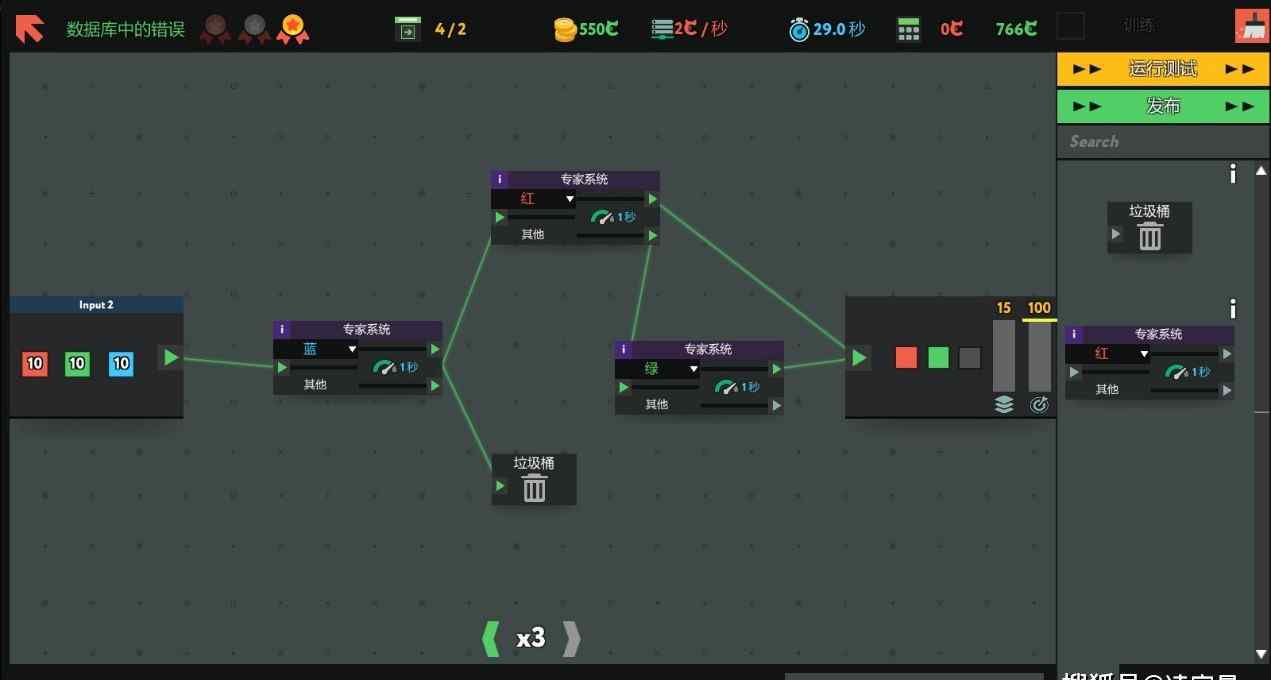Run the test with 运行测试 button
Viewport: 1271px width, 680px height.
[x=1162, y=69]
